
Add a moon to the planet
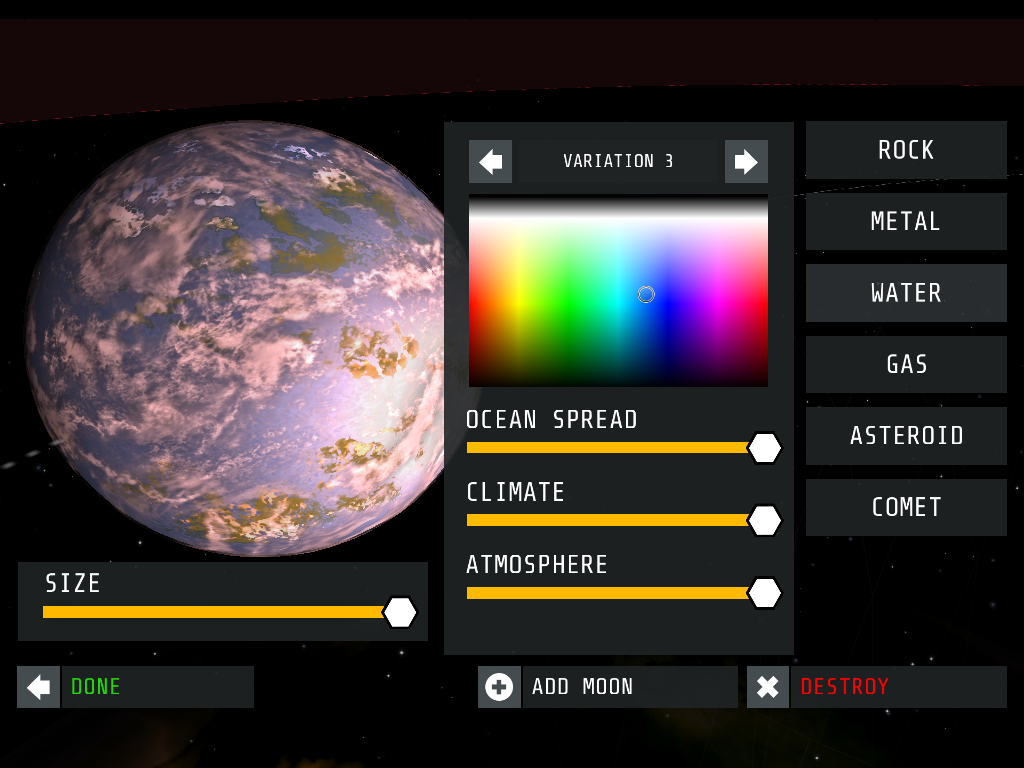pyautogui.click(x=607, y=687)
